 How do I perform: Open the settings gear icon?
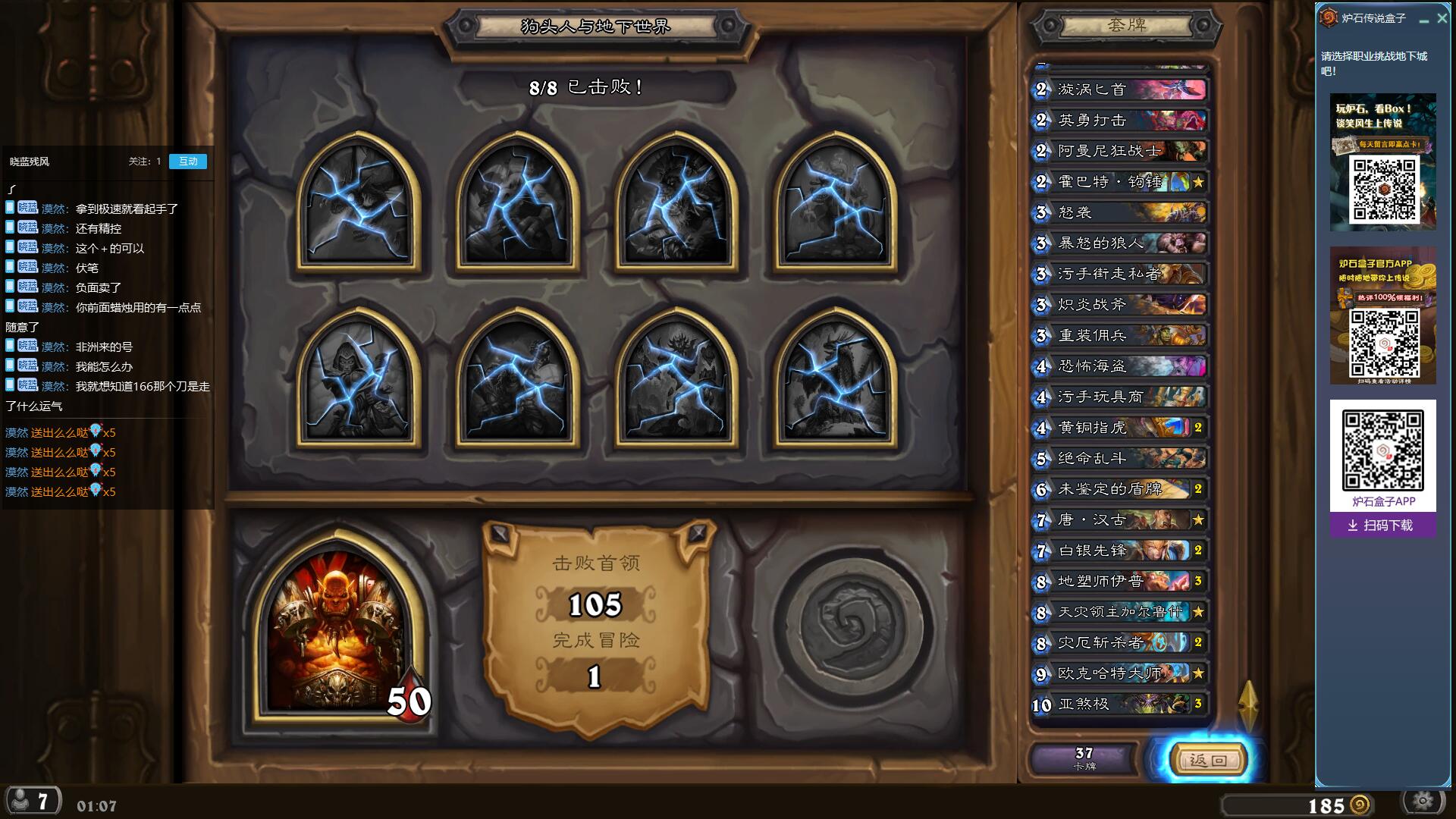(1423, 801)
